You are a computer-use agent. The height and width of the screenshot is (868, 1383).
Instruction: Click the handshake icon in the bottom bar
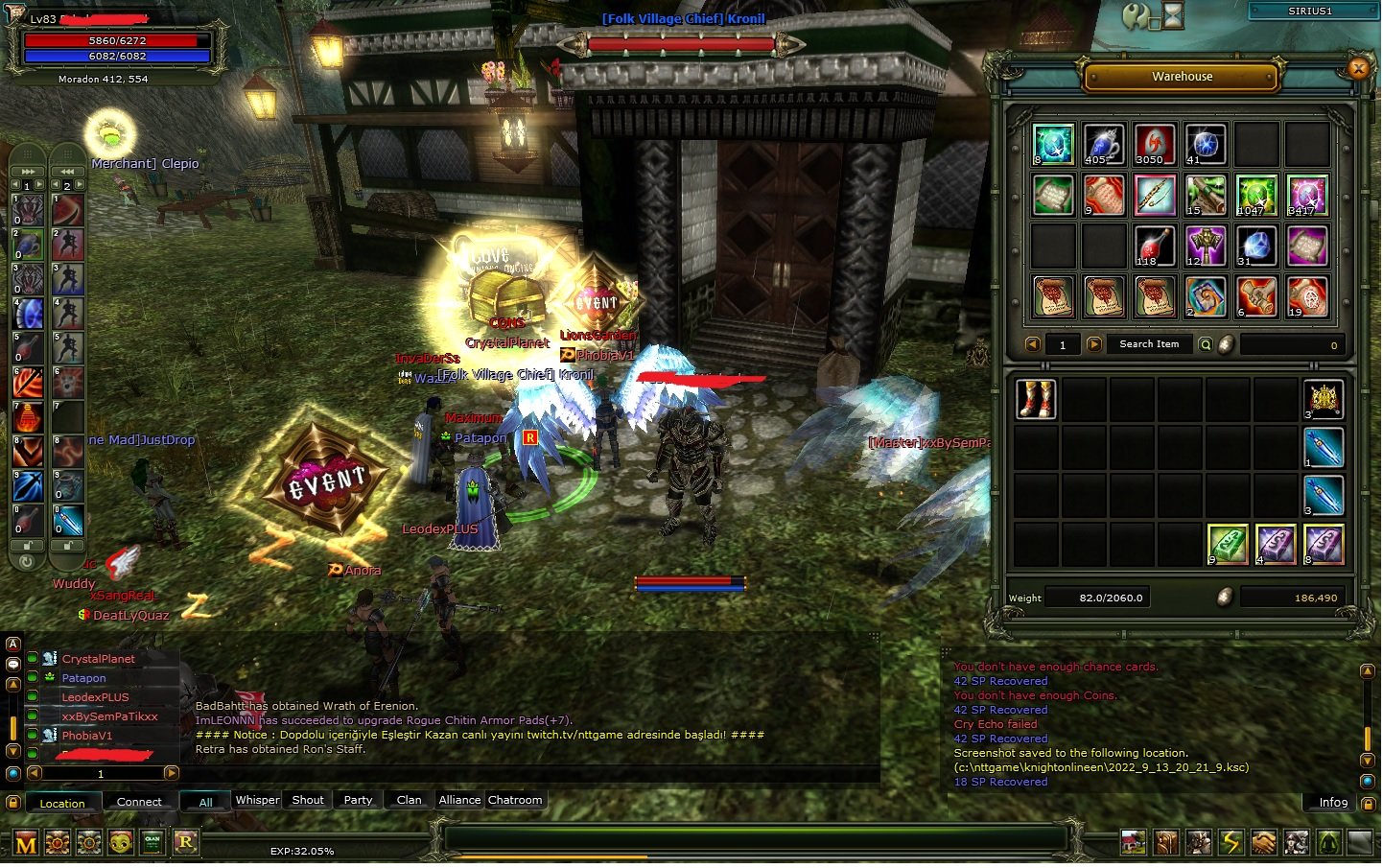click(x=1263, y=843)
